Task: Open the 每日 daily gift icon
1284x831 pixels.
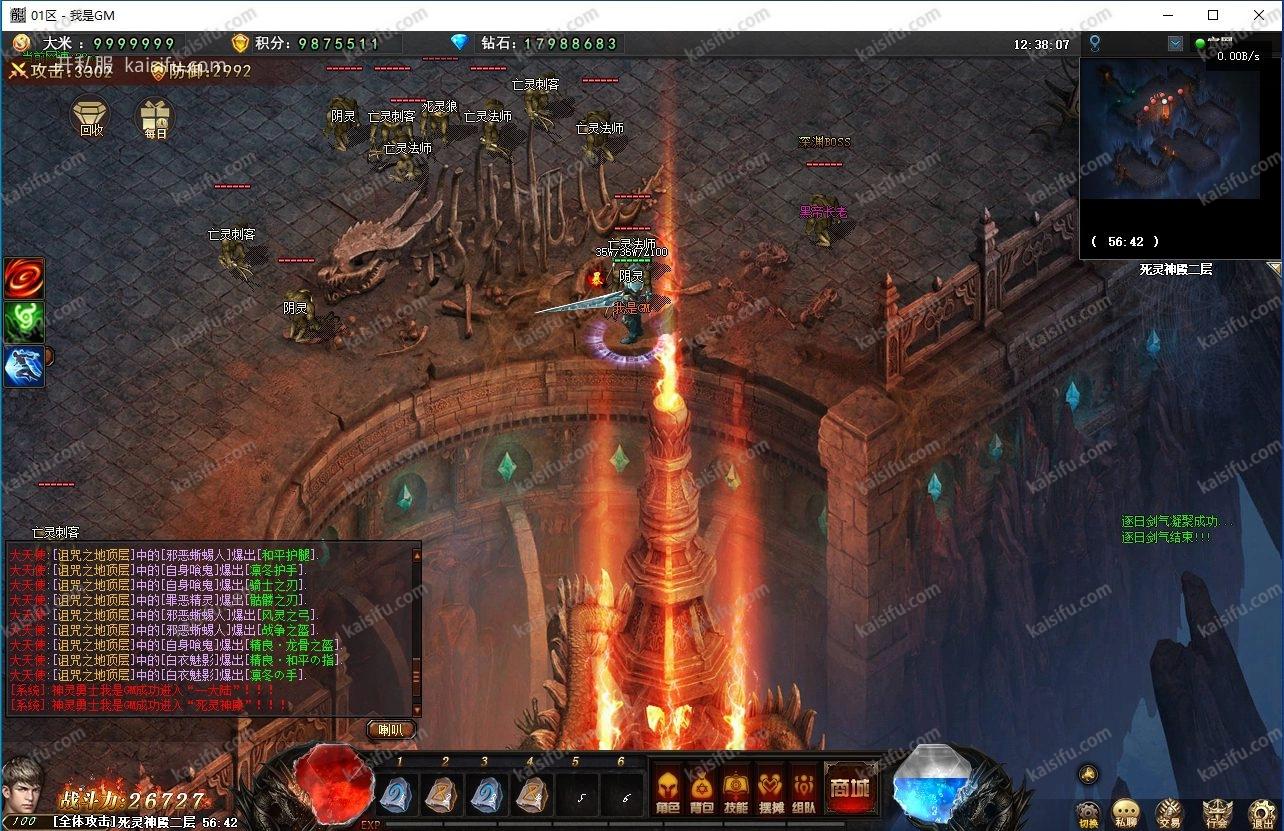Action: 155,117
